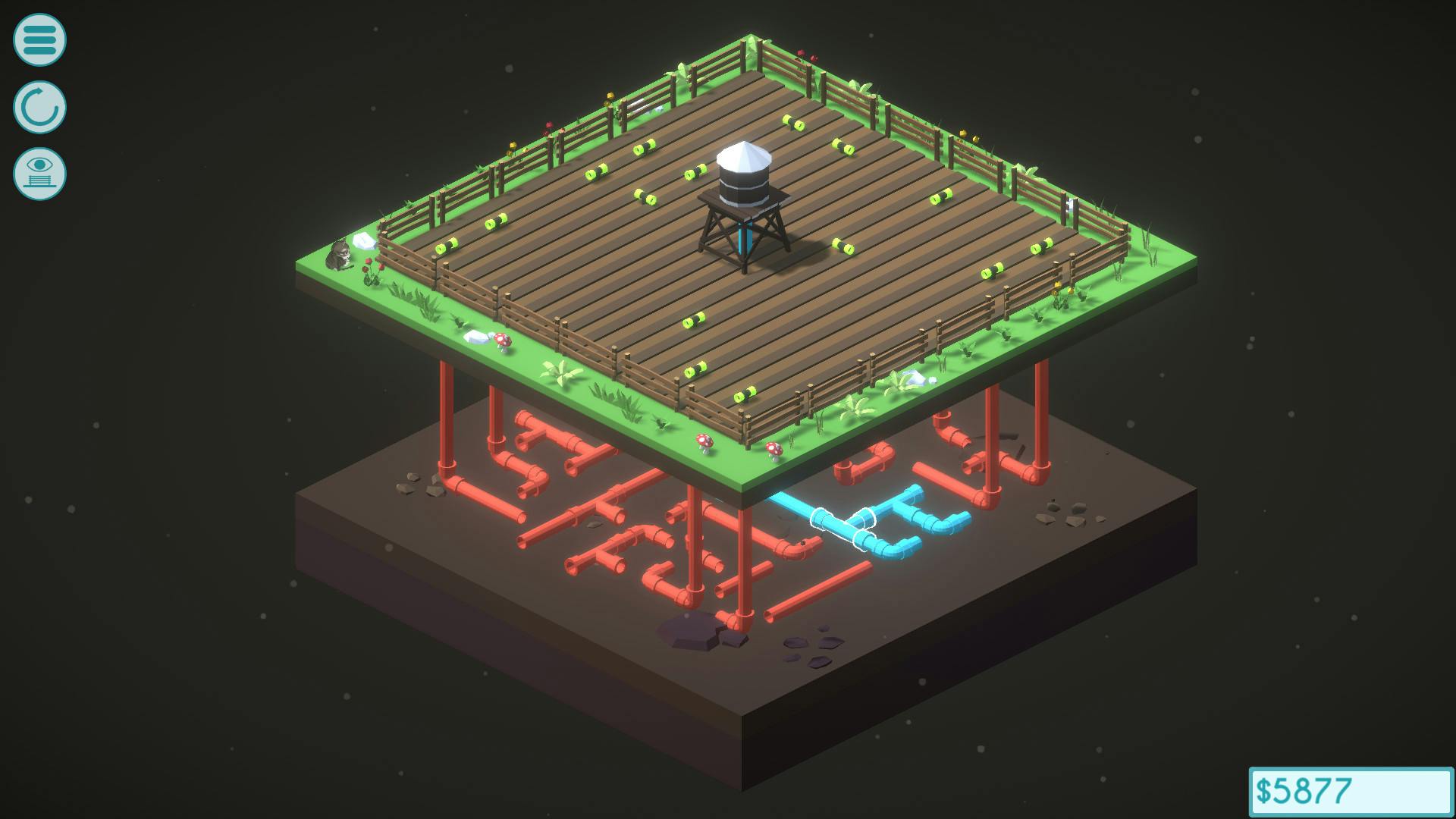This screenshot has width=1456, height=819.
Task: Open the pause menu with hamburger icon
Action: click(x=39, y=36)
